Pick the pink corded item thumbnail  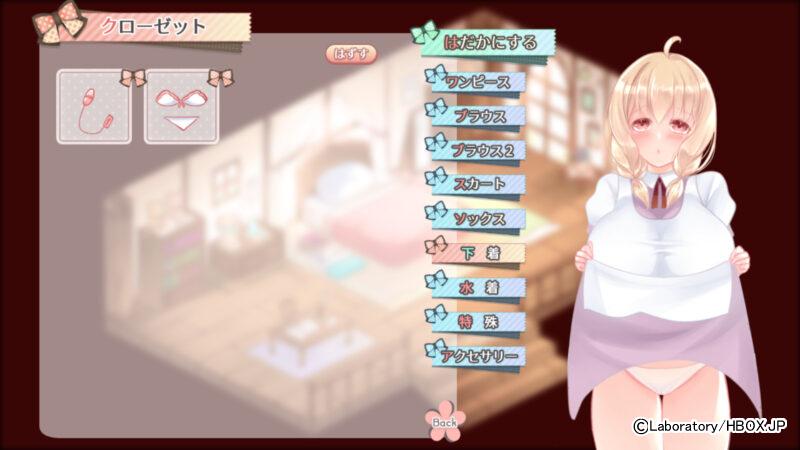click(x=95, y=107)
